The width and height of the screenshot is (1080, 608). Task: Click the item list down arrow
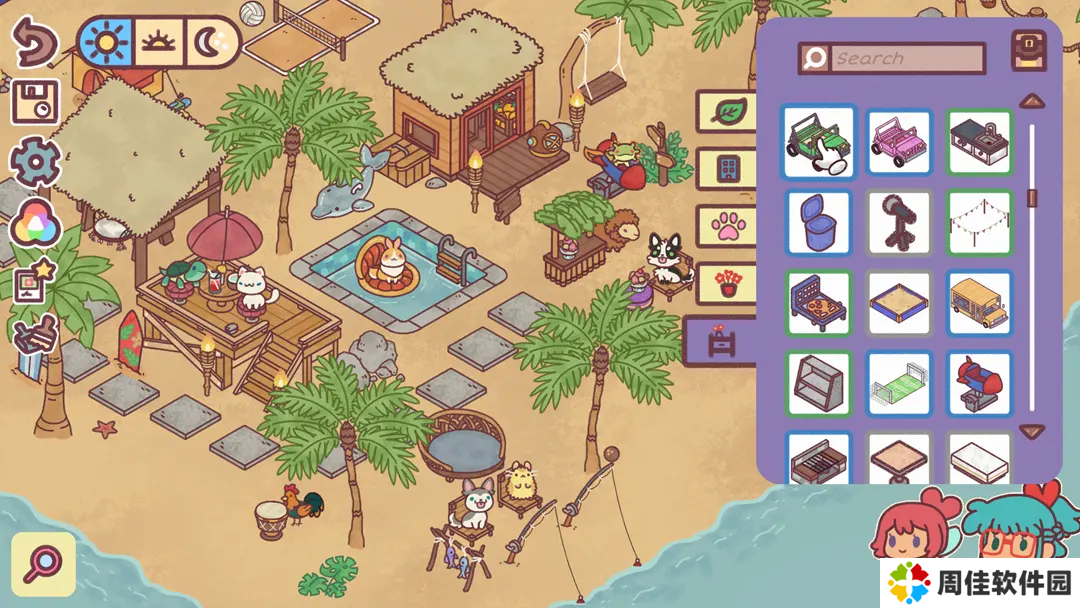pos(1032,432)
